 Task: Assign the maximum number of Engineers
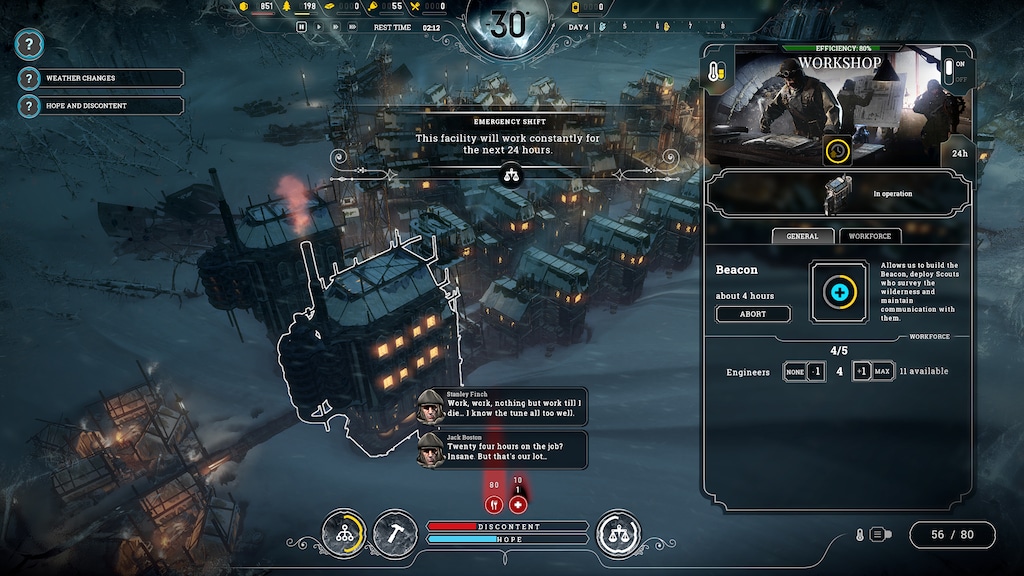882,372
